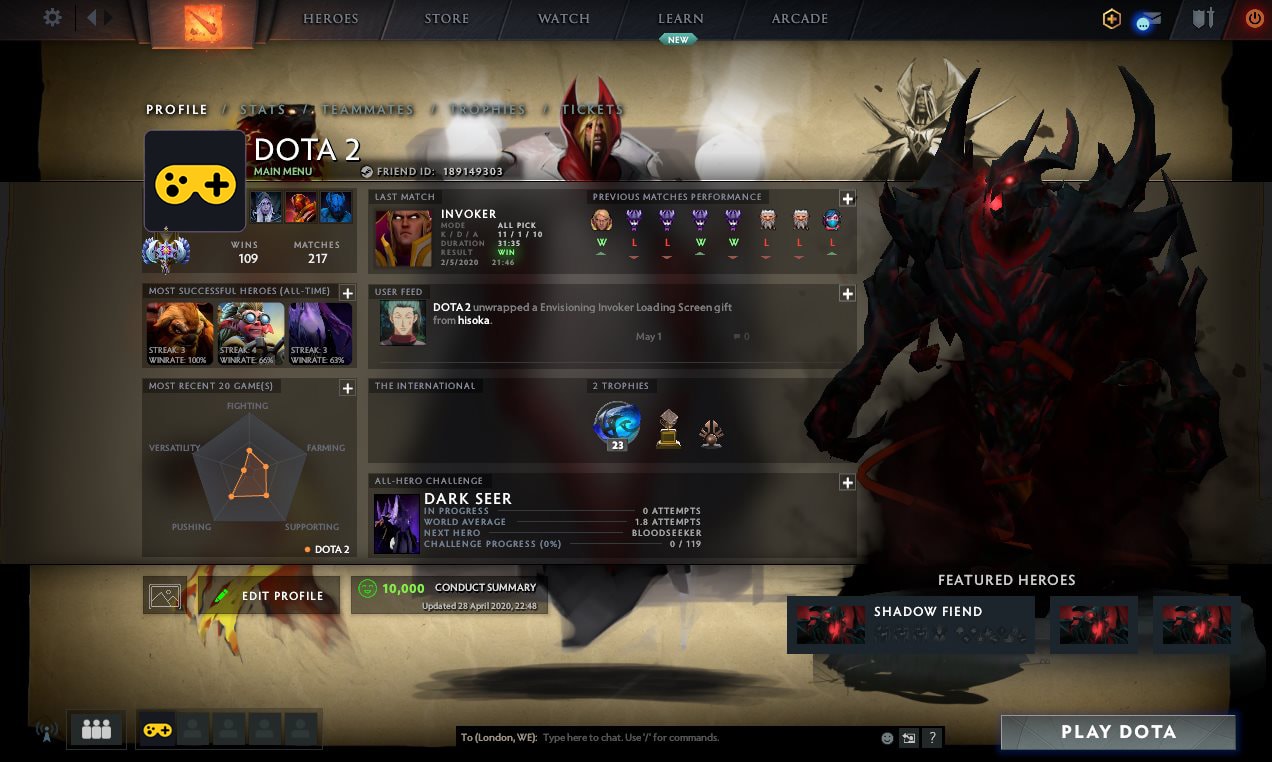
Task: Switch to the Teammates tab
Action: click(x=367, y=110)
